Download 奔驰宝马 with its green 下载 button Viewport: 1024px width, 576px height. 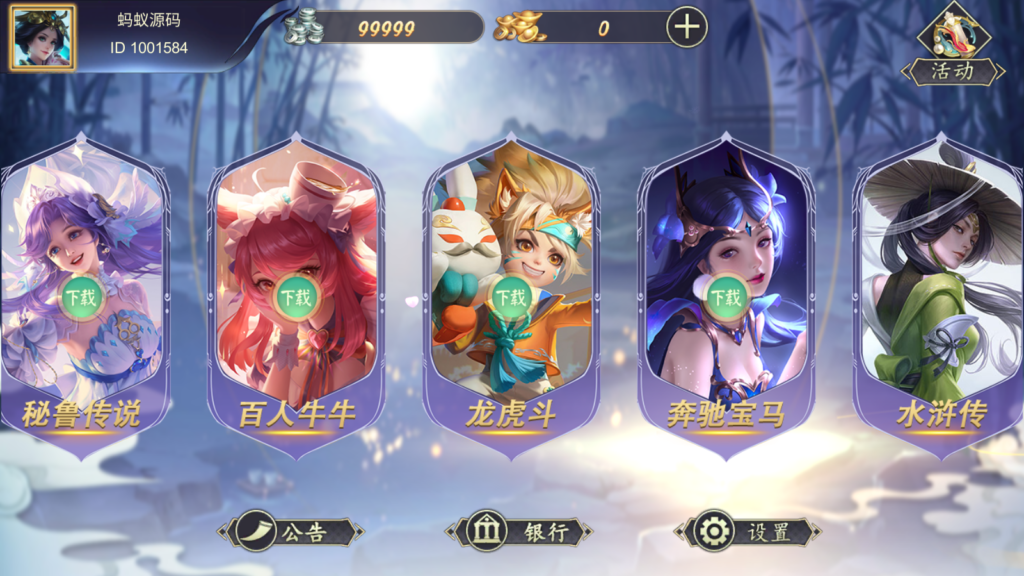coord(726,297)
